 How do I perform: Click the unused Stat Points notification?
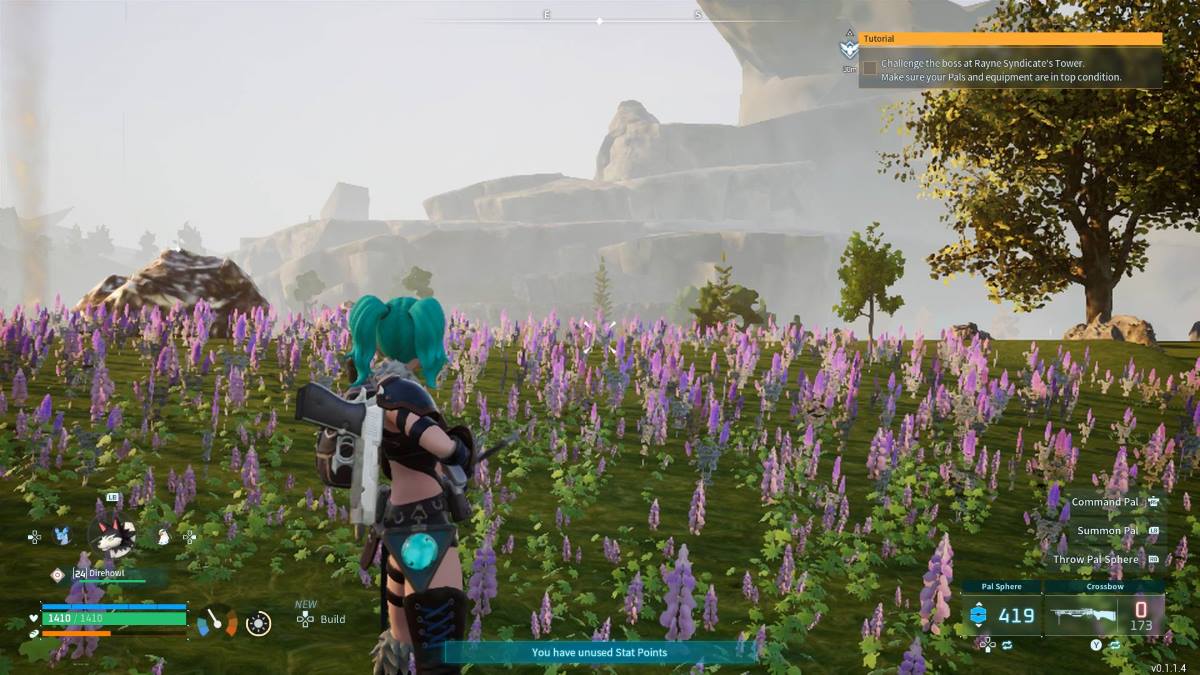(x=599, y=652)
